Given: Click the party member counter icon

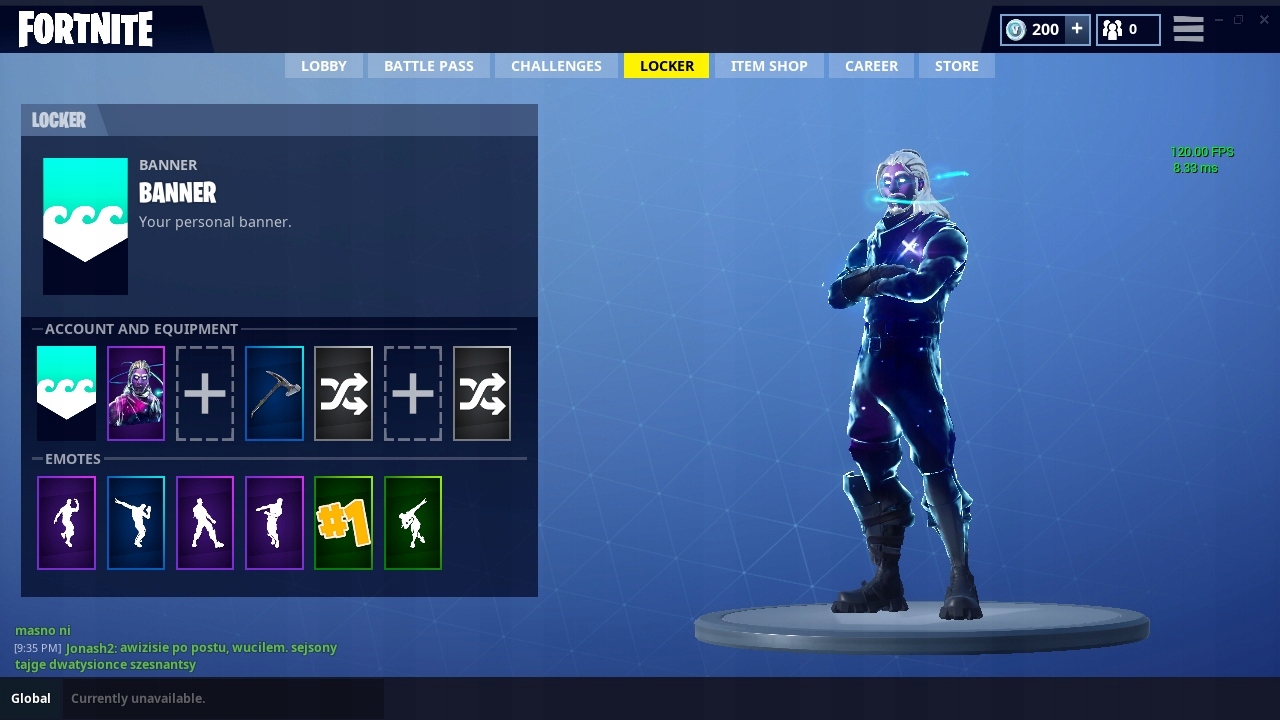Looking at the screenshot, I should (x=1111, y=29).
